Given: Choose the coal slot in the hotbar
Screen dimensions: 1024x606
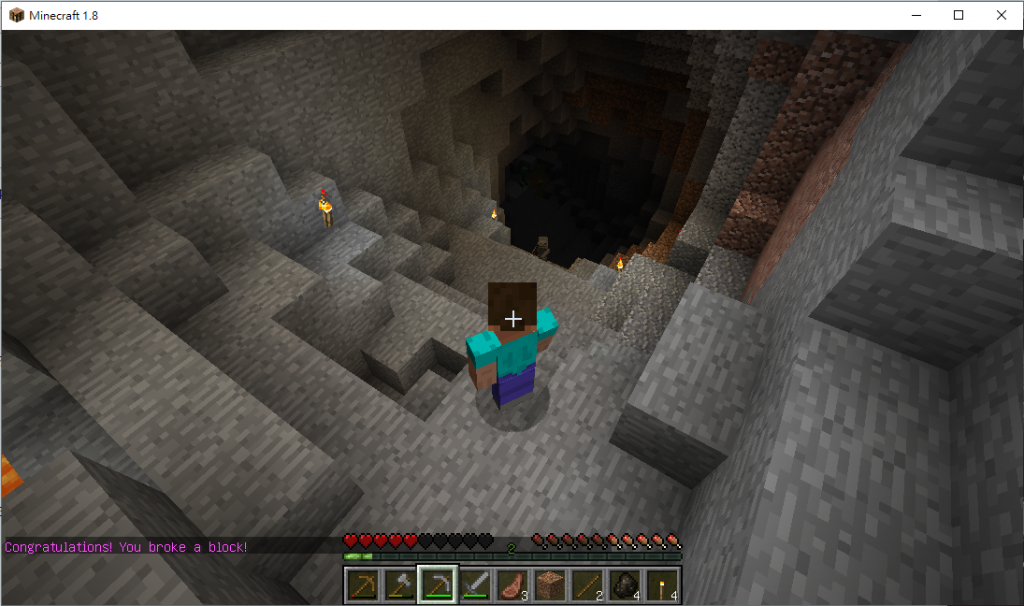Looking at the screenshot, I should [x=626, y=585].
